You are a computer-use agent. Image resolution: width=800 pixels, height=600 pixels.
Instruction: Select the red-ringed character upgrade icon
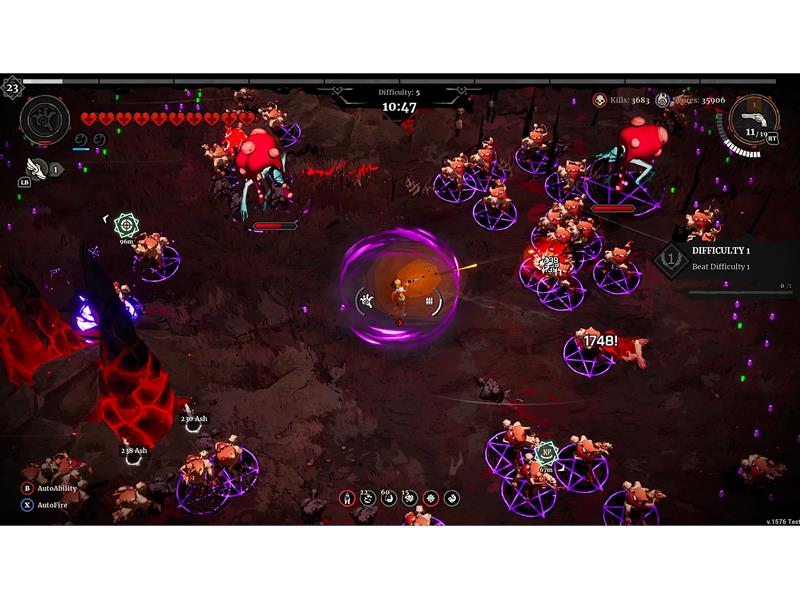point(347,498)
